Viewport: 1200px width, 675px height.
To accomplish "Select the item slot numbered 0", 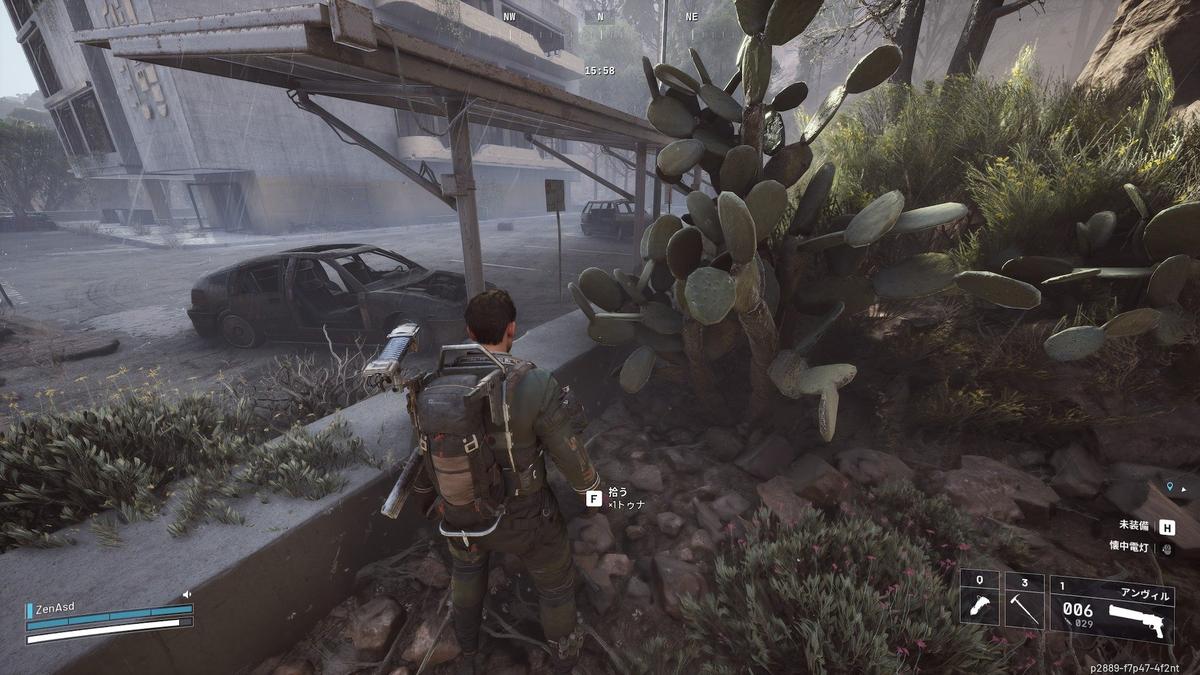I will 979,599.
